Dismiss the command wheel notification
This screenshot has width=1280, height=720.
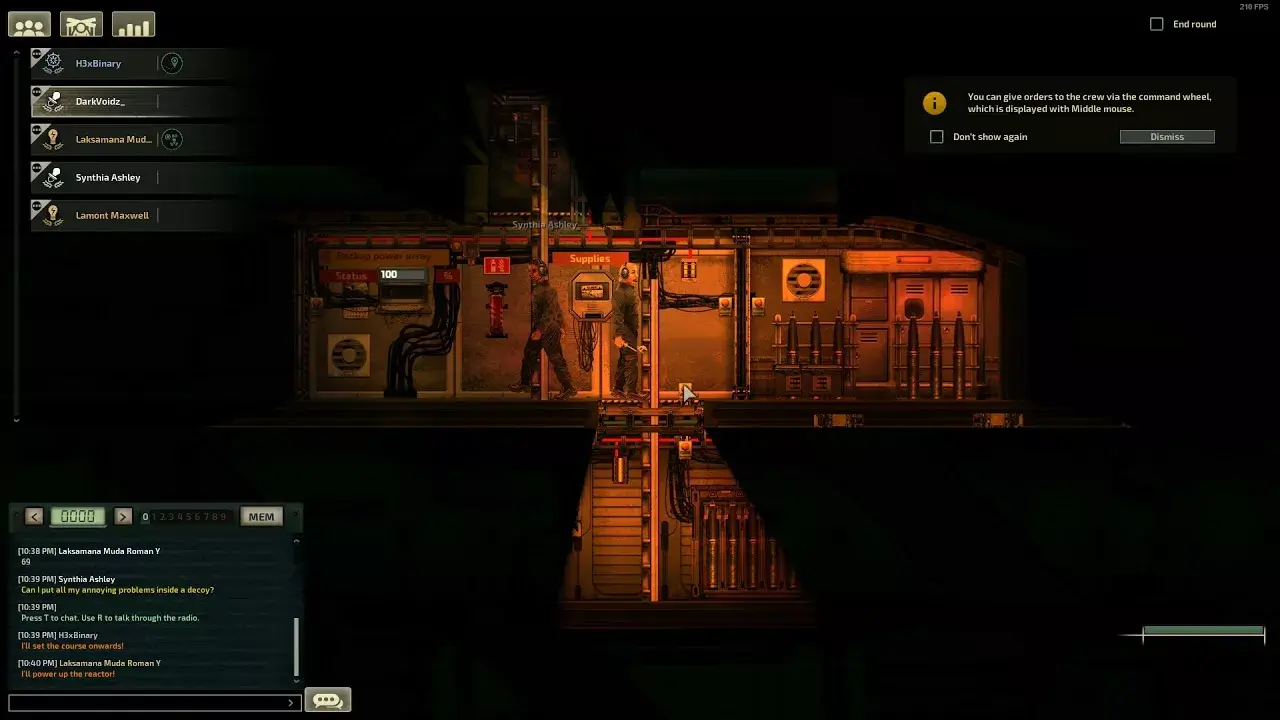(1167, 136)
